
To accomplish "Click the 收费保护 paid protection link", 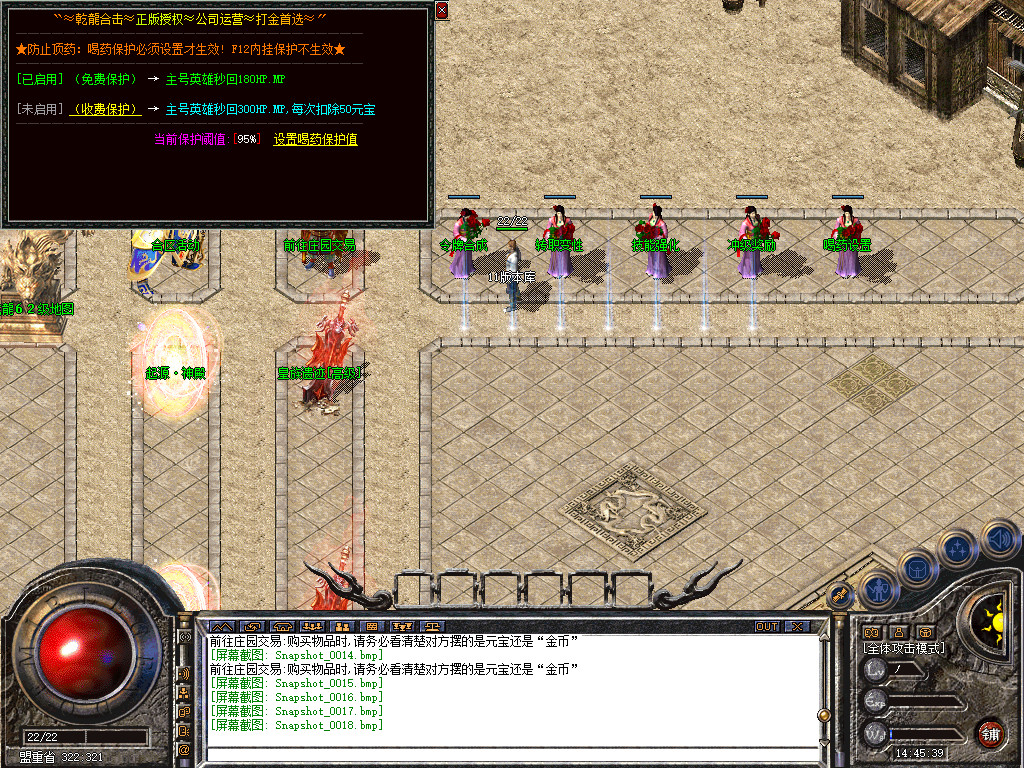I will [106, 109].
